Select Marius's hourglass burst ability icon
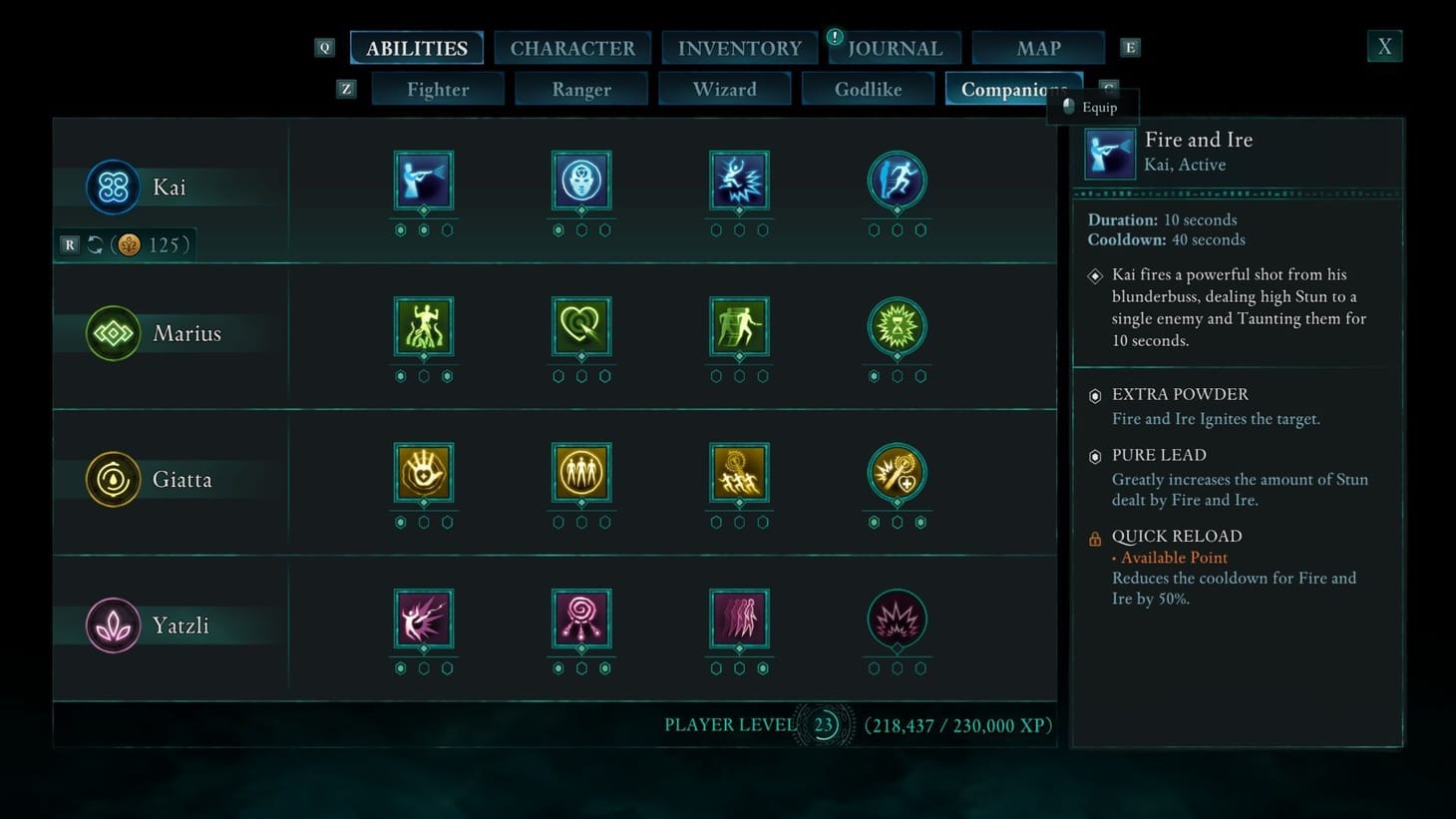 [896, 325]
